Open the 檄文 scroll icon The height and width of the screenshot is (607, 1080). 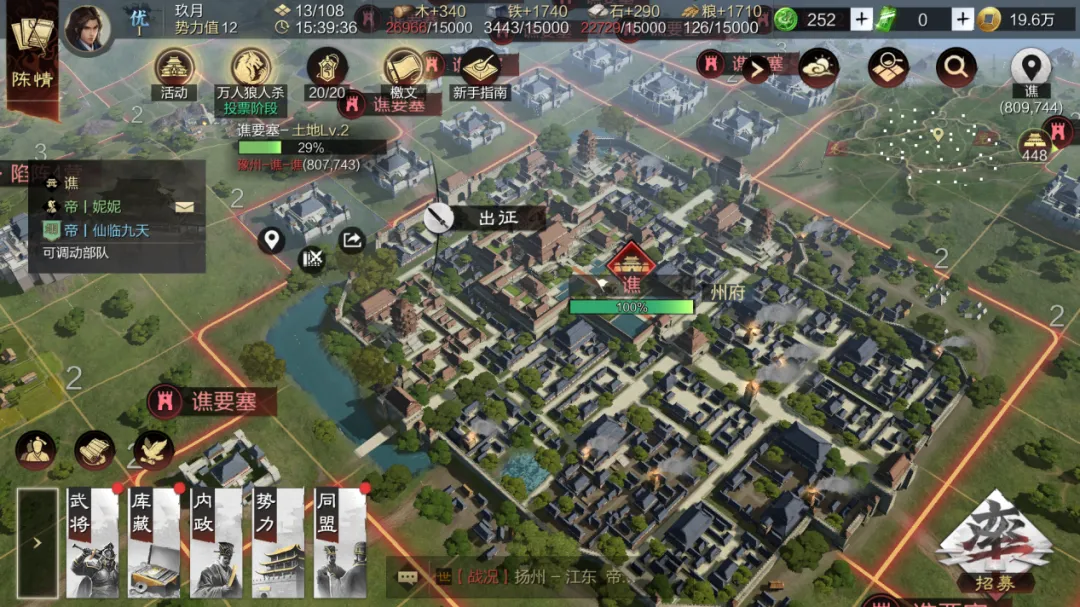coord(404,70)
